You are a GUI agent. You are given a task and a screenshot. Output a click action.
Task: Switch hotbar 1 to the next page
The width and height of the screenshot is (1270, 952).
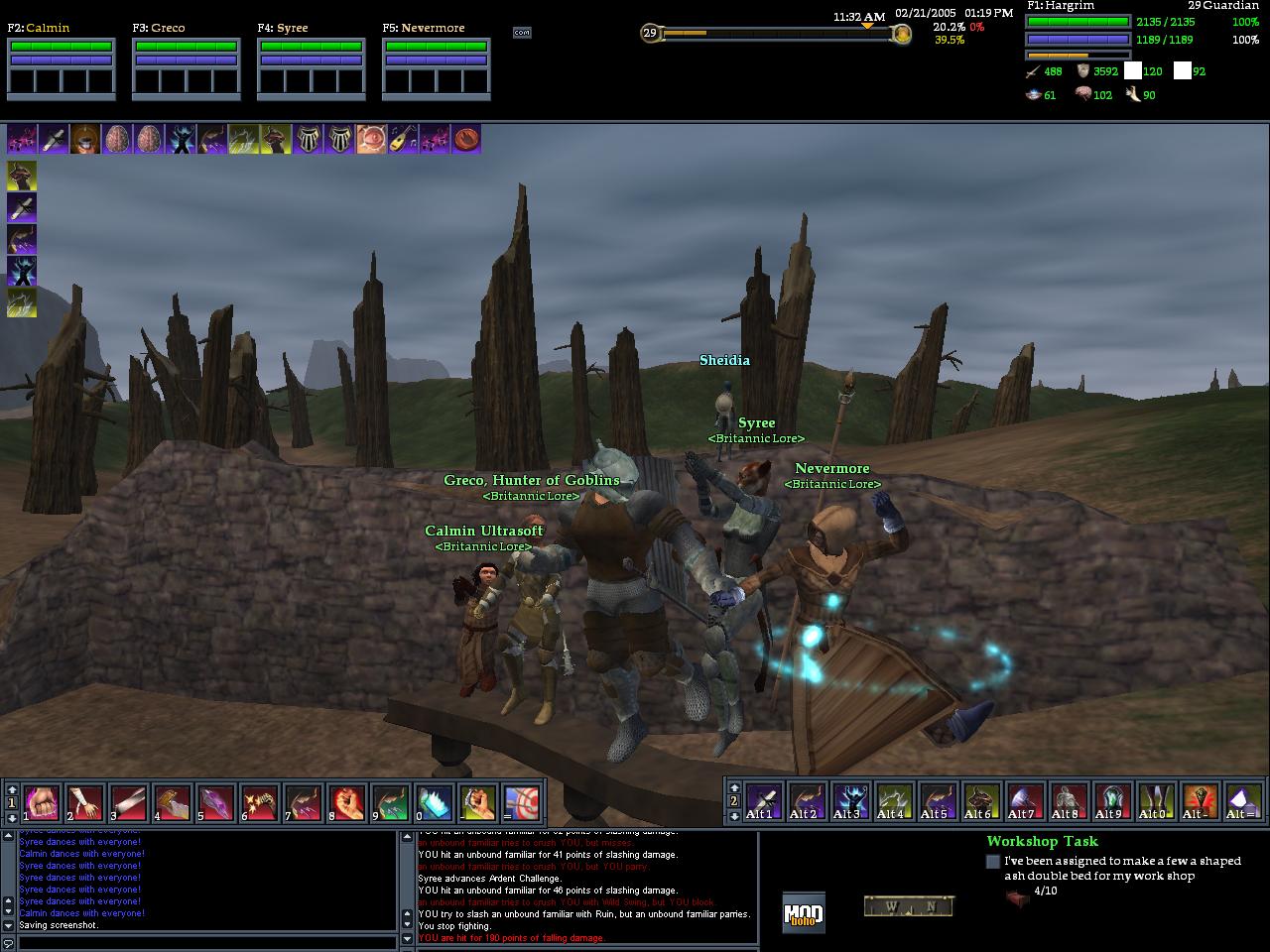pos(12,816)
